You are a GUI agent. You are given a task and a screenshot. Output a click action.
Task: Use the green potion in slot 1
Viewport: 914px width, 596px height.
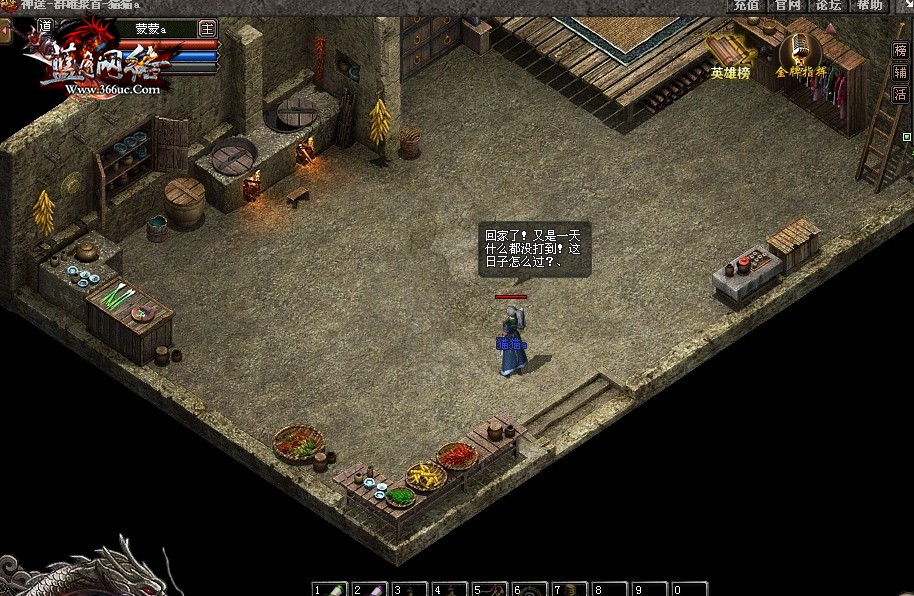point(329,589)
